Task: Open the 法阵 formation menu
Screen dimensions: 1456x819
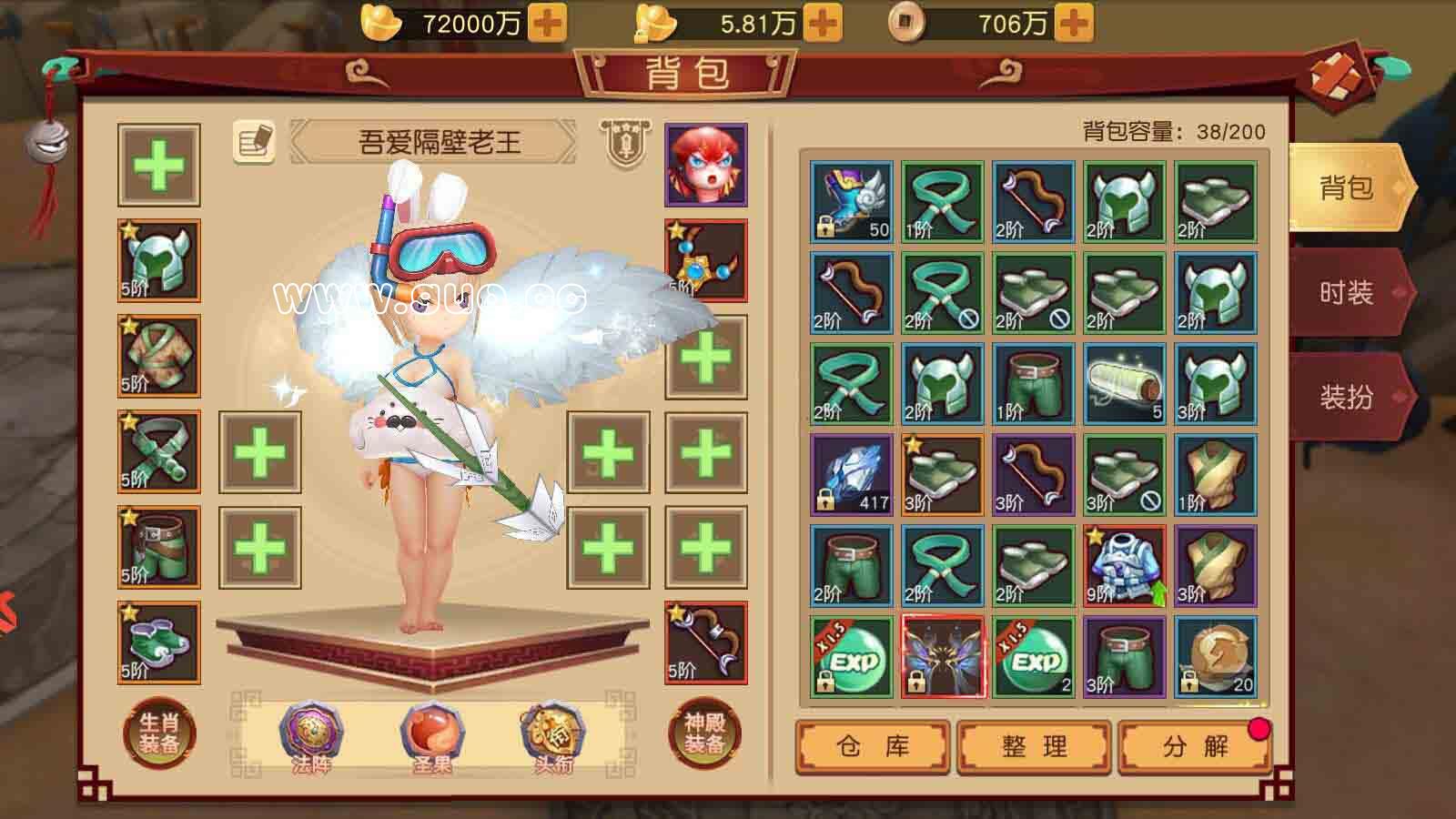Action: (x=310, y=735)
